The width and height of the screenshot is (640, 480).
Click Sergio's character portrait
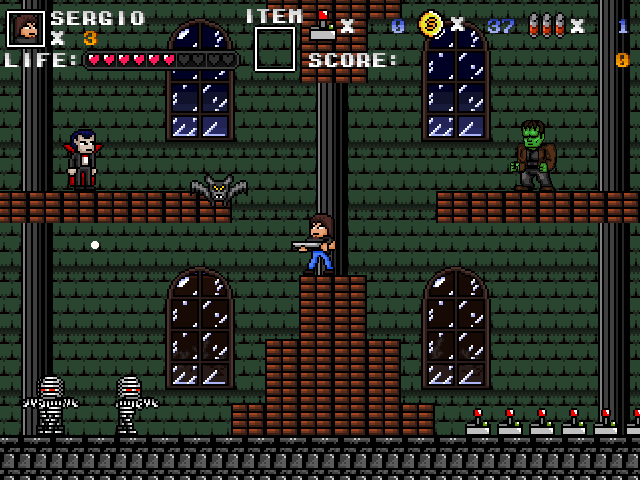coord(26,28)
